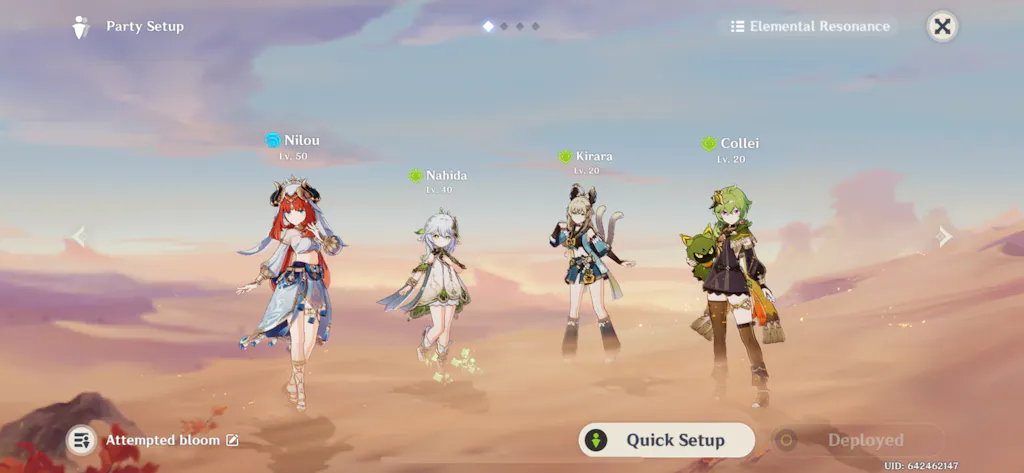Open the Elemental Resonance details
The width and height of the screenshot is (1024, 473).
809,27
